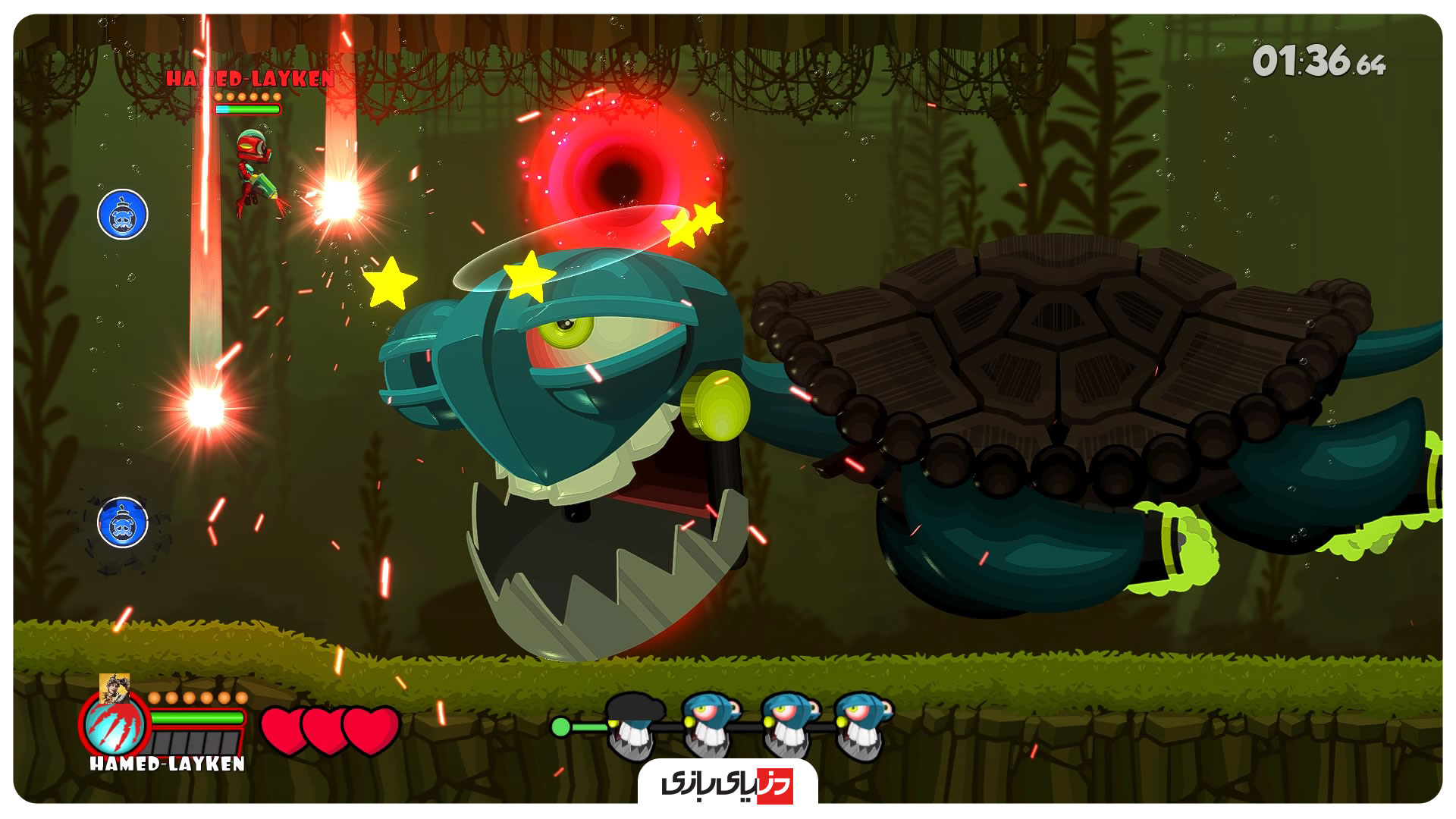Select the small player avatar above the claw icon
The height and width of the screenshot is (819, 1456).
coord(115,688)
